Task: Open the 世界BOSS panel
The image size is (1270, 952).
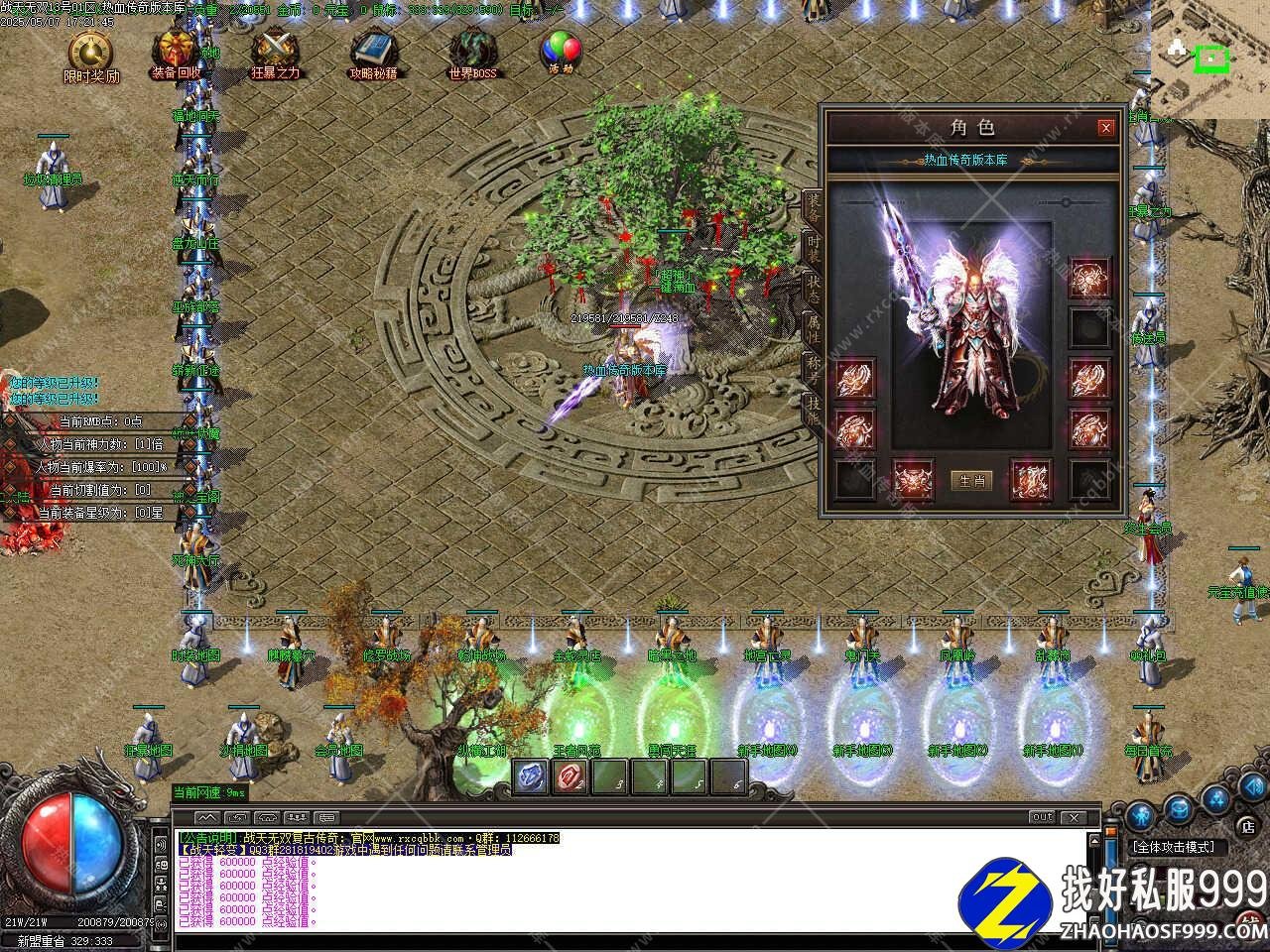Action: click(471, 52)
